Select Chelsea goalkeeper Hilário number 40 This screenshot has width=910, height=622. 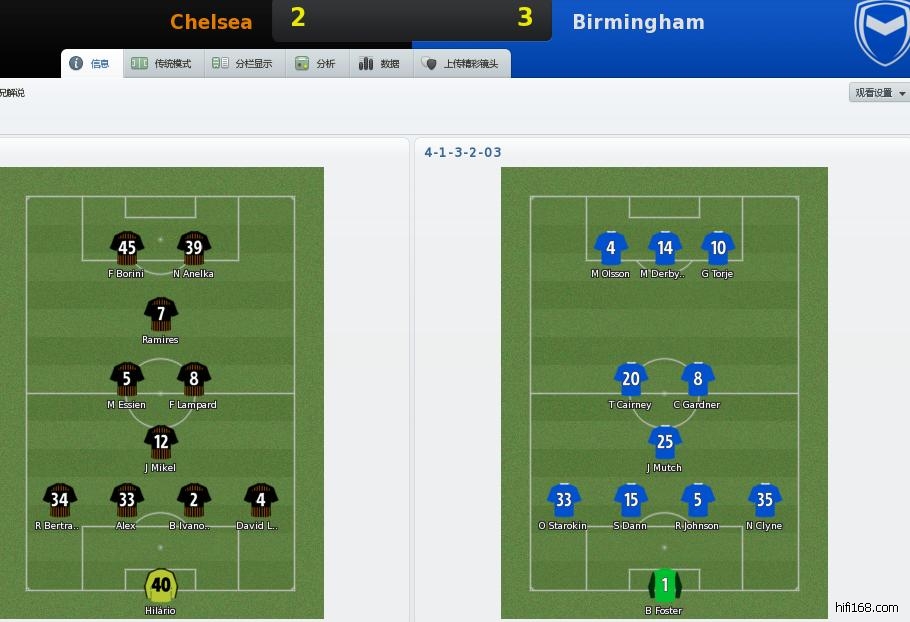point(160,585)
